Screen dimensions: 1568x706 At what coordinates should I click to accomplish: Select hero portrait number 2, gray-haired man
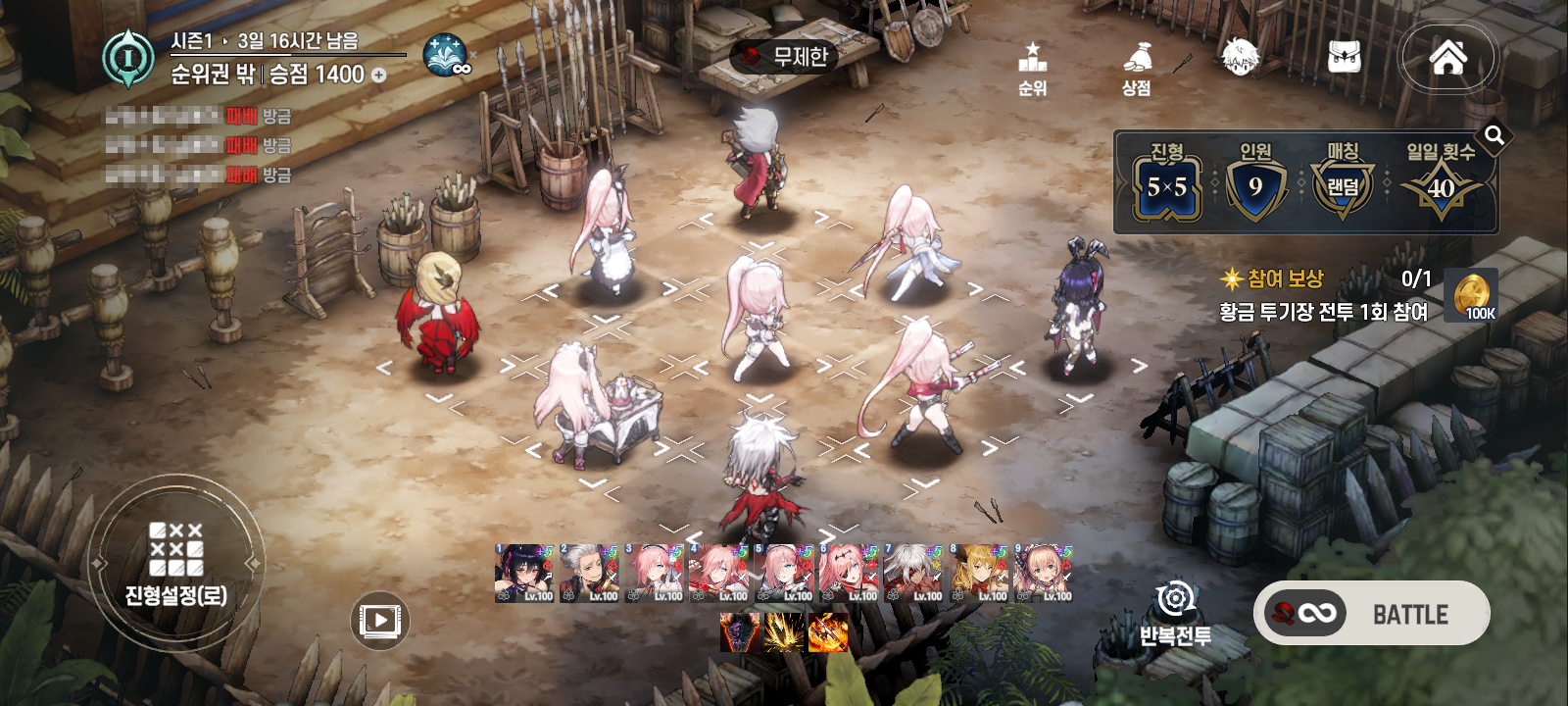[x=589, y=574]
